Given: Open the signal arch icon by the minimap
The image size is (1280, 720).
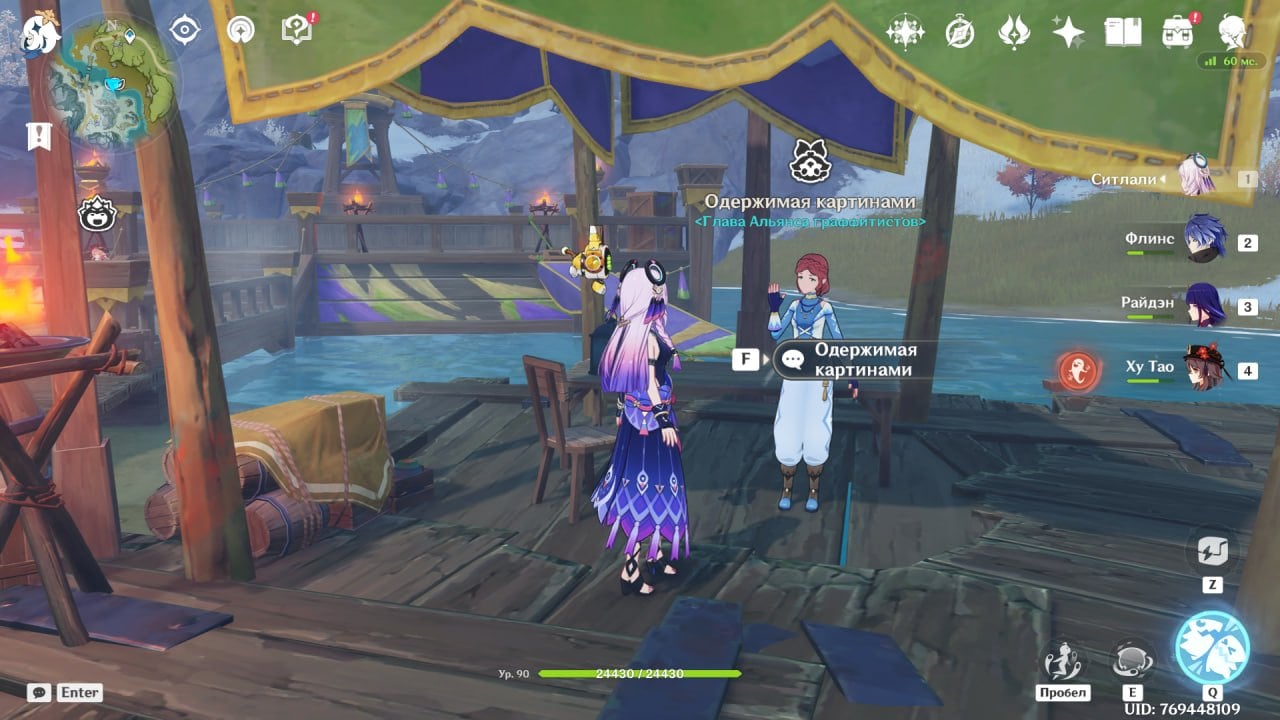Looking at the screenshot, I should pyautogui.click(x=240, y=30).
